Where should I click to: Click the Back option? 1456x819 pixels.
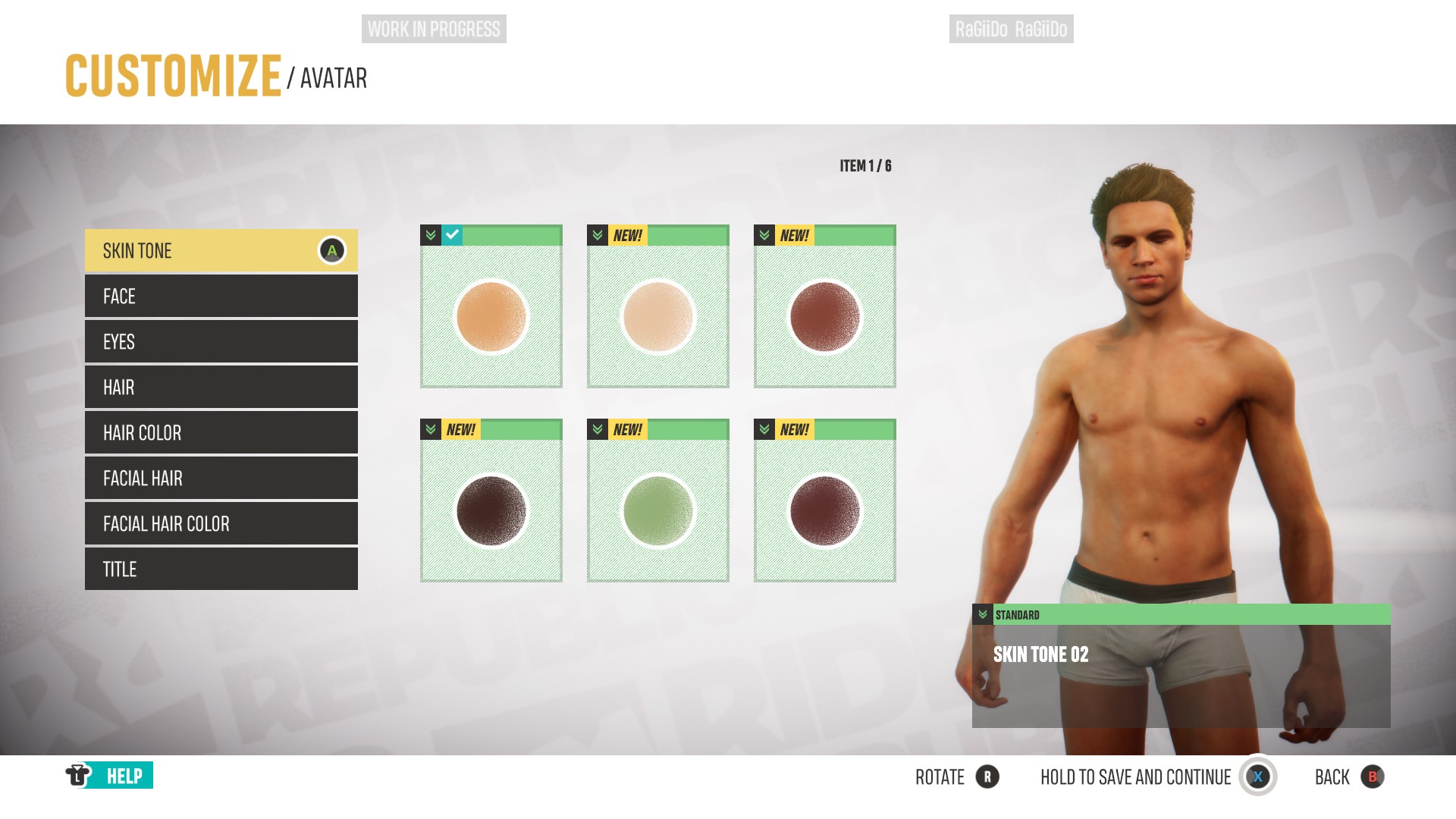[x=1349, y=777]
